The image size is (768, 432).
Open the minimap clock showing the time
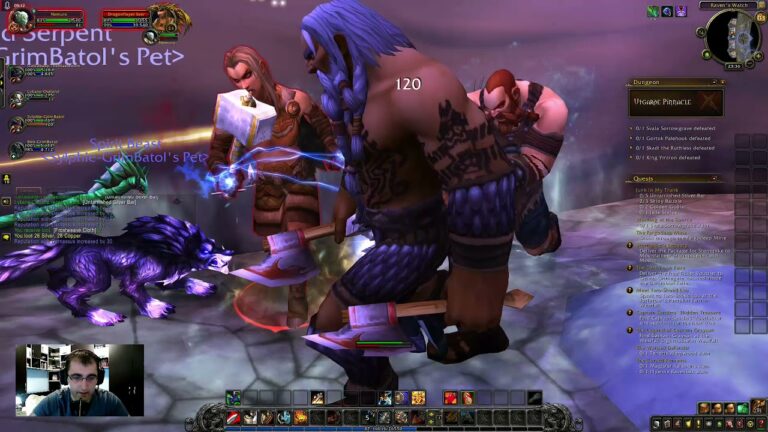(733, 66)
